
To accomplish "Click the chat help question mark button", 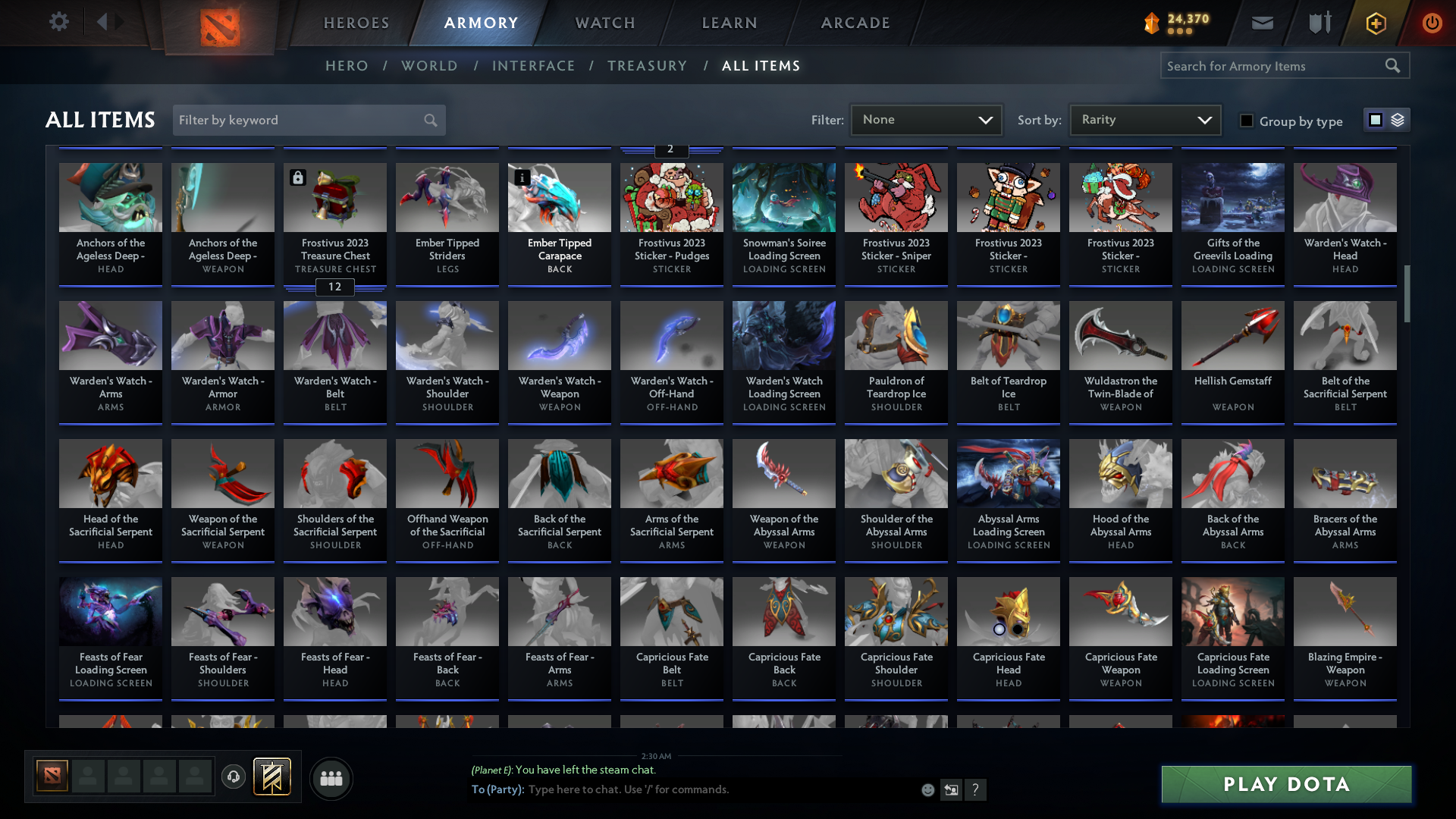I will click(x=976, y=789).
